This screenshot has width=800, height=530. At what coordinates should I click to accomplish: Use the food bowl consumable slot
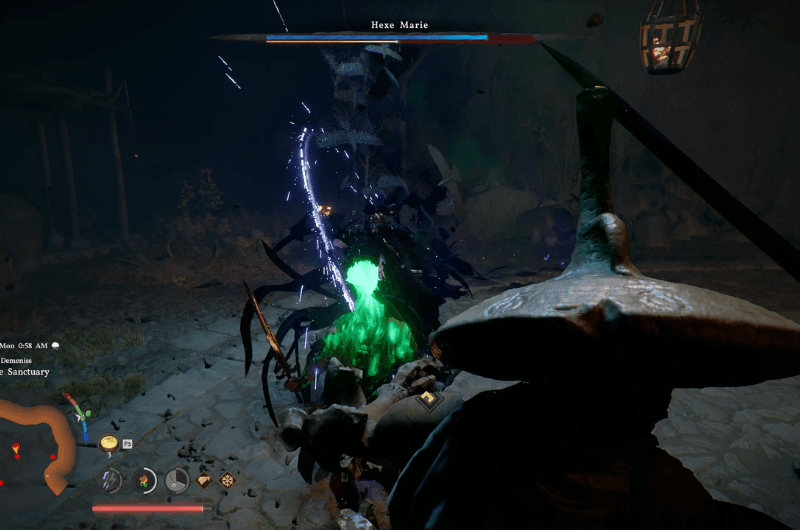point(109,443)
